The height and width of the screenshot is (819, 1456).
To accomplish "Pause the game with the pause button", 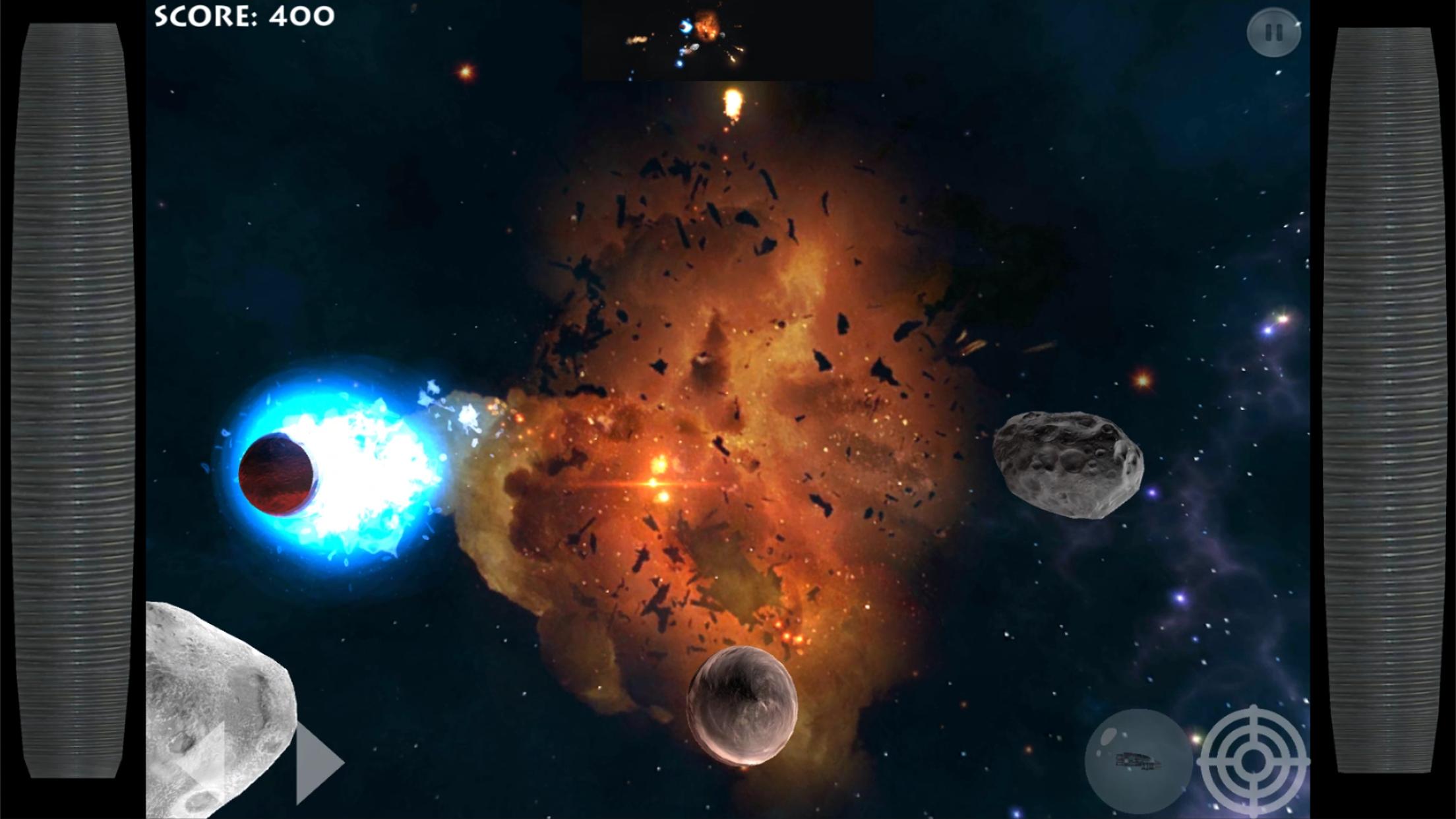I will coord(1273,32).
